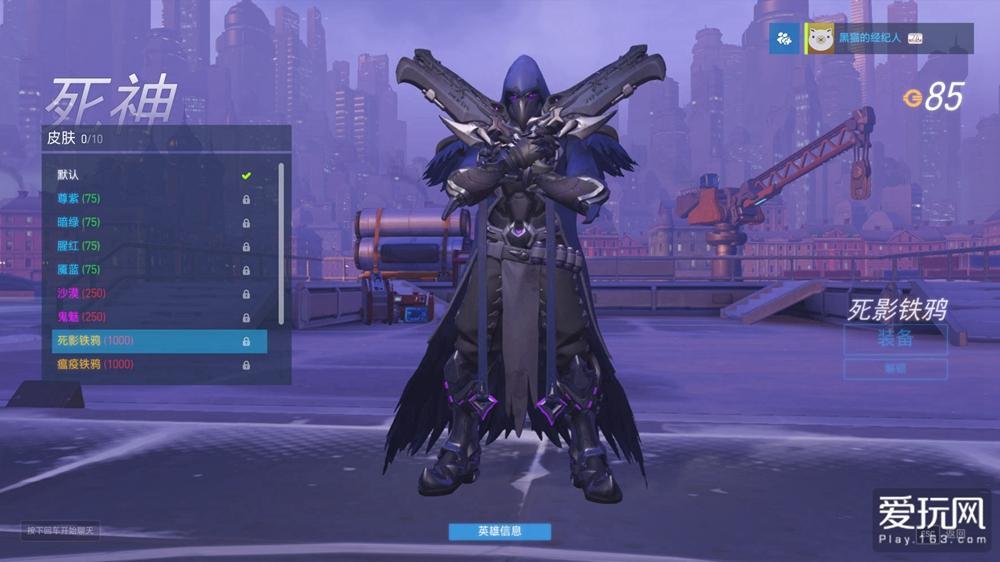Select the 鬼魅 (250) skin
Viewport: 1000px width, 562px height.
pyautogui.click(x=150, y=317)
